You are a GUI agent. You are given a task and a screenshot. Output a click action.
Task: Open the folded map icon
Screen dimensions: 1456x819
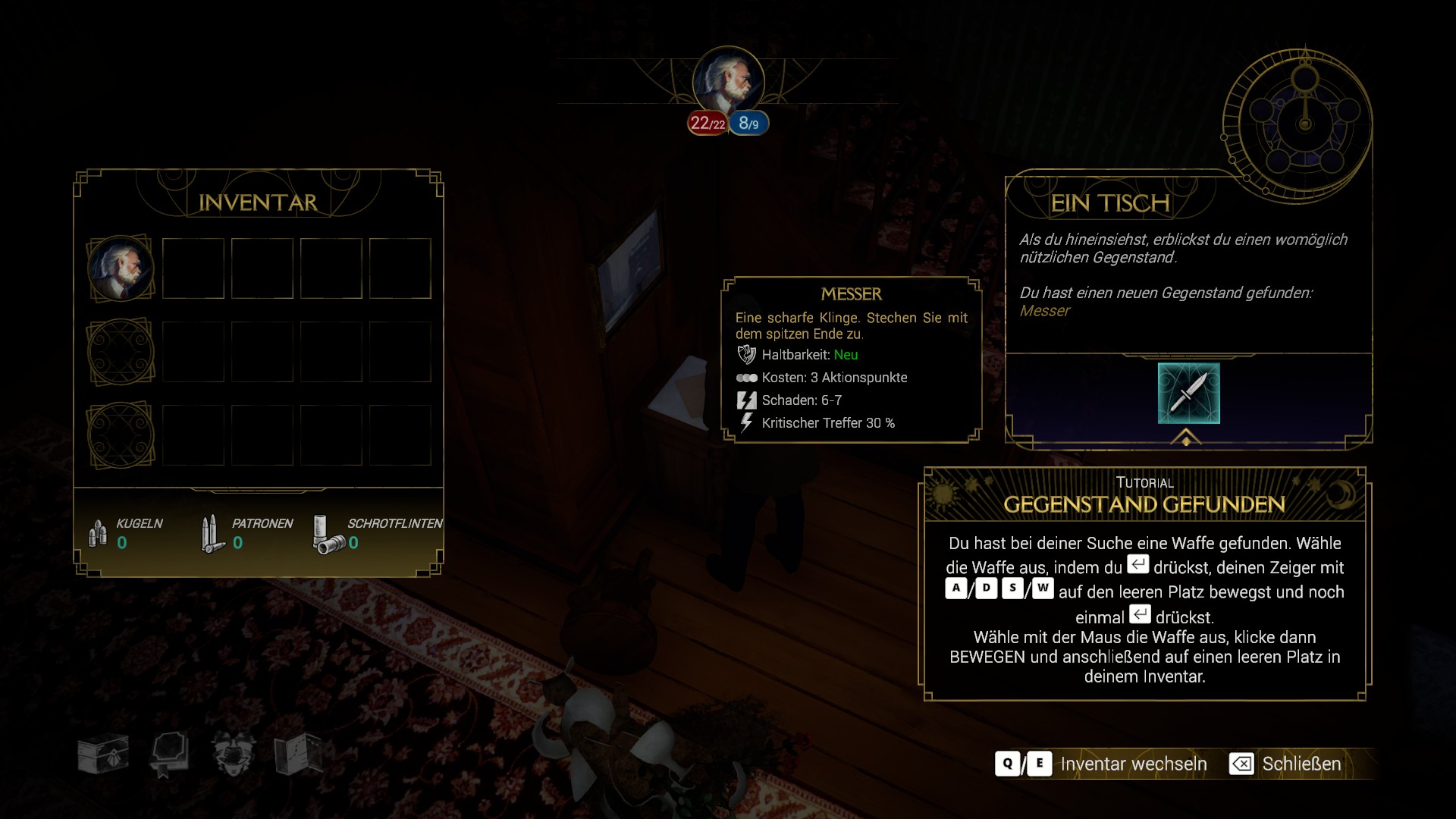click(x=298, y=754)
